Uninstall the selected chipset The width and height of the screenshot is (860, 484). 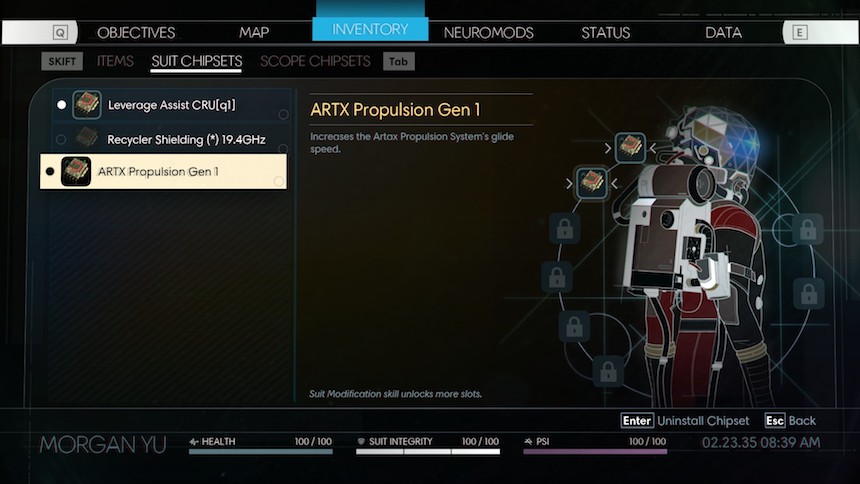684,421
